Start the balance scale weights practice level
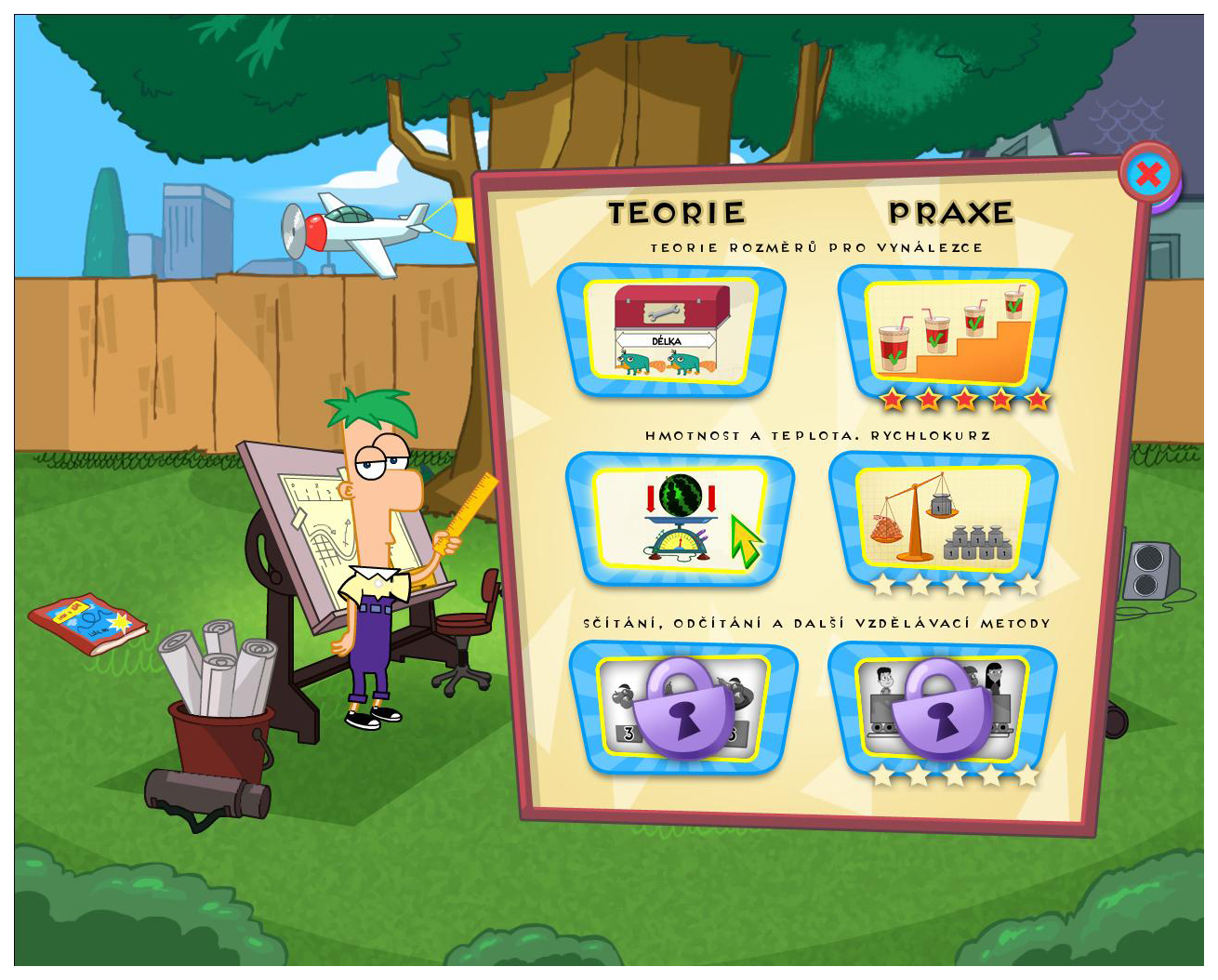The height and width of the screenshot is (980, 1218). (943, 518)
